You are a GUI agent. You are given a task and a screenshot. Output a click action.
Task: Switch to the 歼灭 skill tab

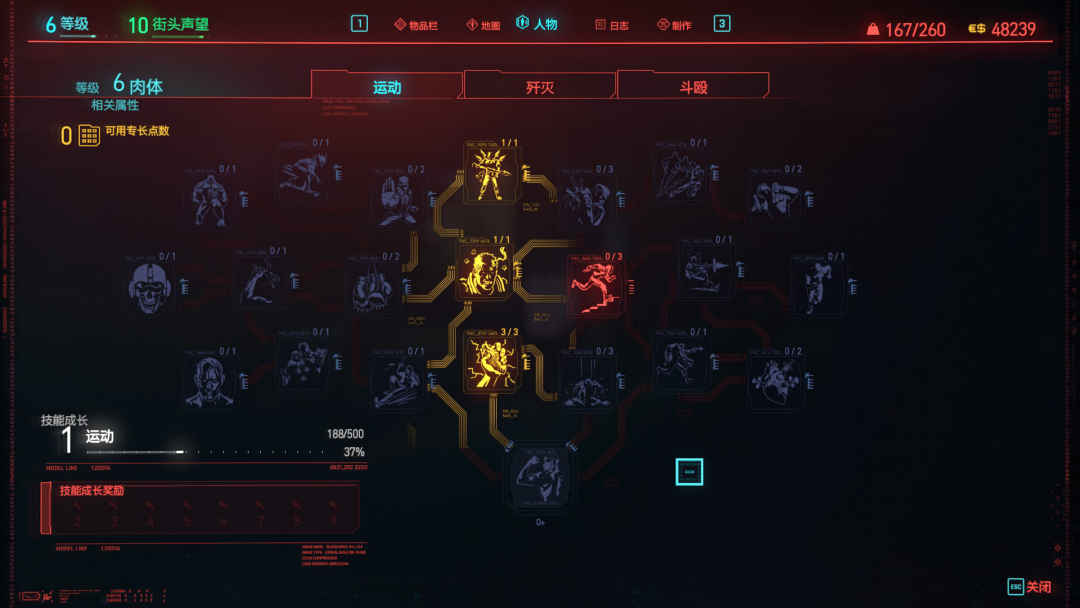pyautogui.click(x=540, y=87)
